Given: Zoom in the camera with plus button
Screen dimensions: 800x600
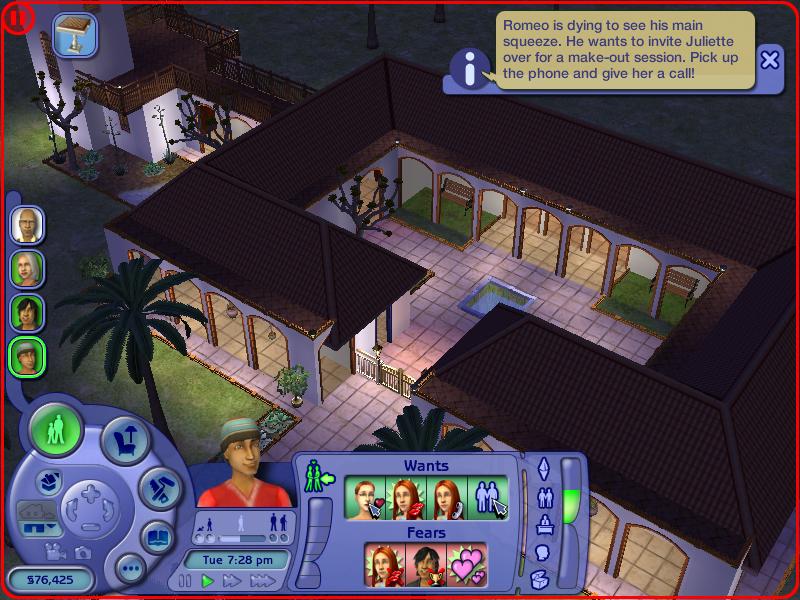Looking at the screenshot, I should pyautogui.click(x=91, y=492).
